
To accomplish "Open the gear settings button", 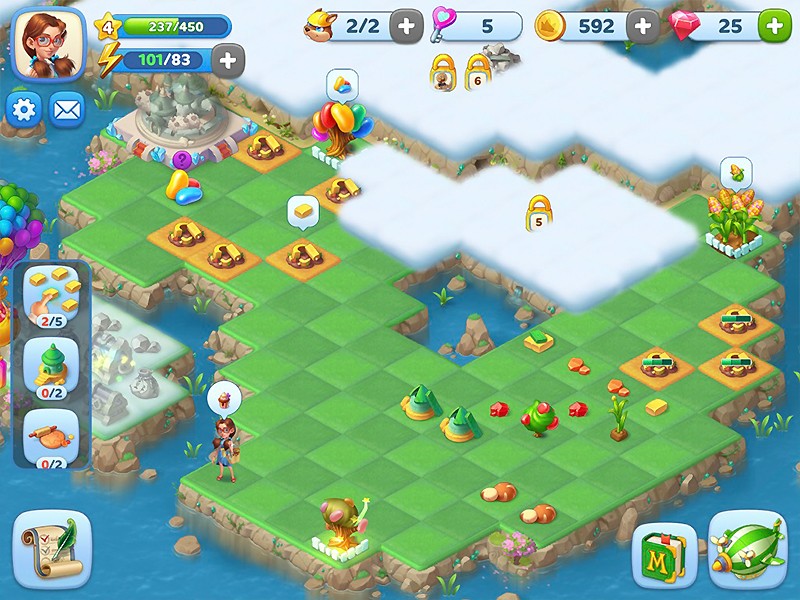I will click(24, 109).
